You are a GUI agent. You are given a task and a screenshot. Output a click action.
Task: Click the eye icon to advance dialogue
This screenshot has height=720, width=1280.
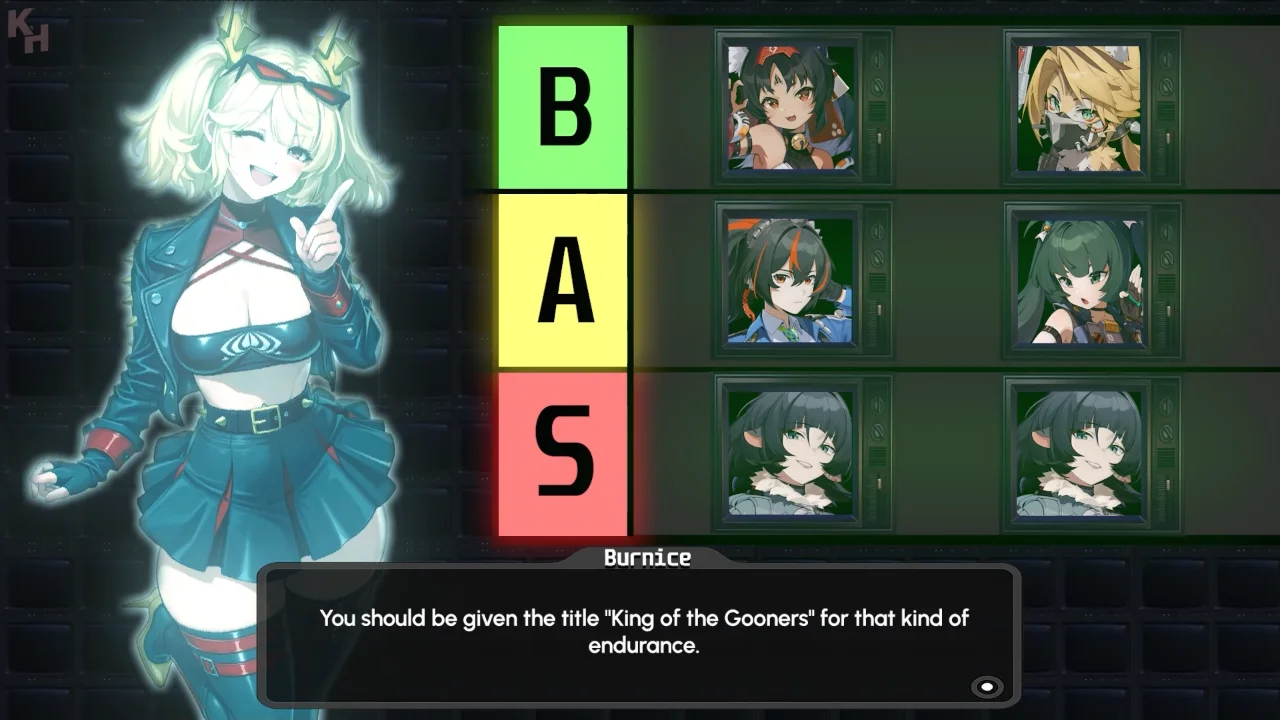point(987,686)
